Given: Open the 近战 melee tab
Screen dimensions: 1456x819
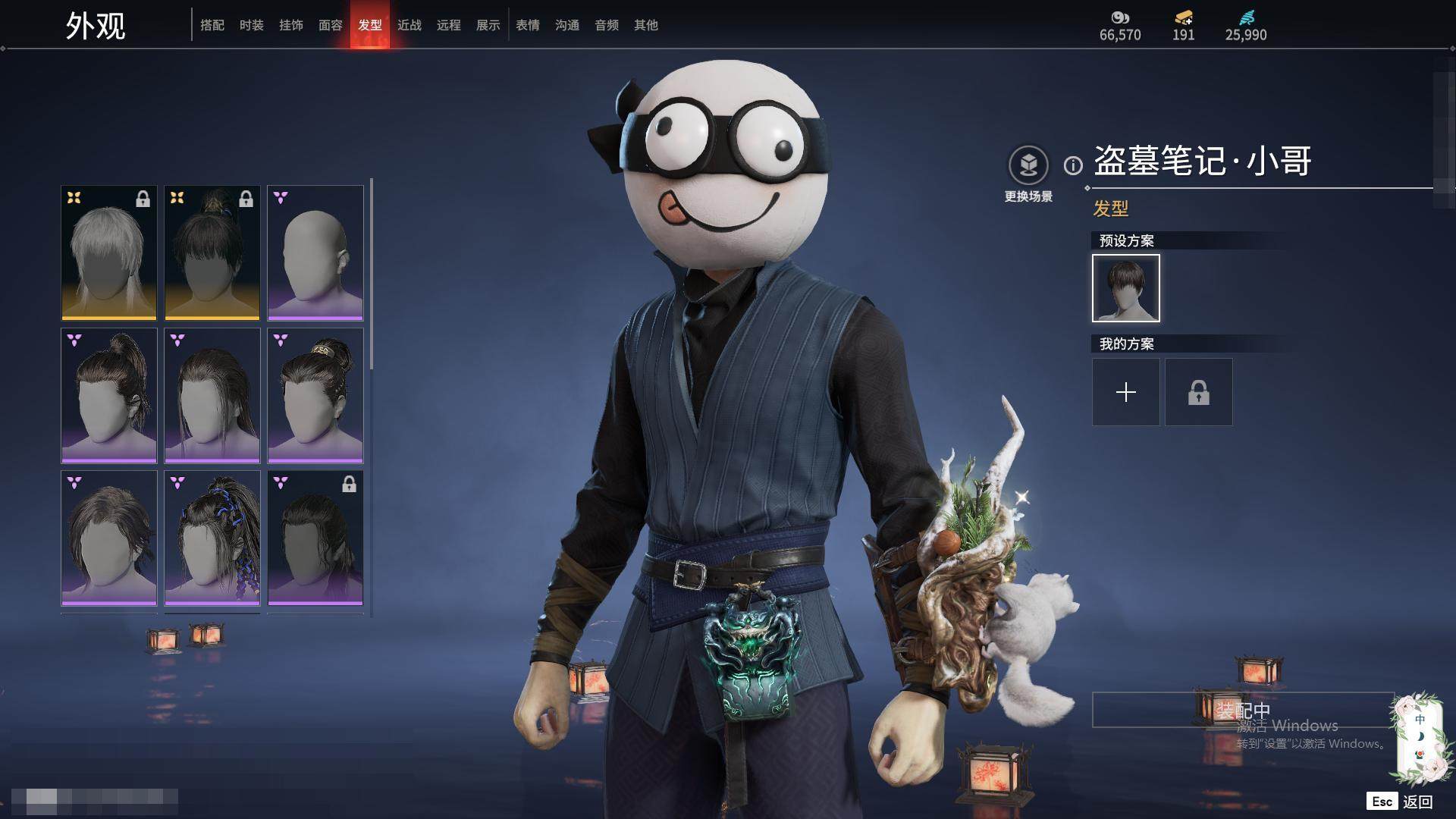Looking at the screenshot, I should pos(409,25).
